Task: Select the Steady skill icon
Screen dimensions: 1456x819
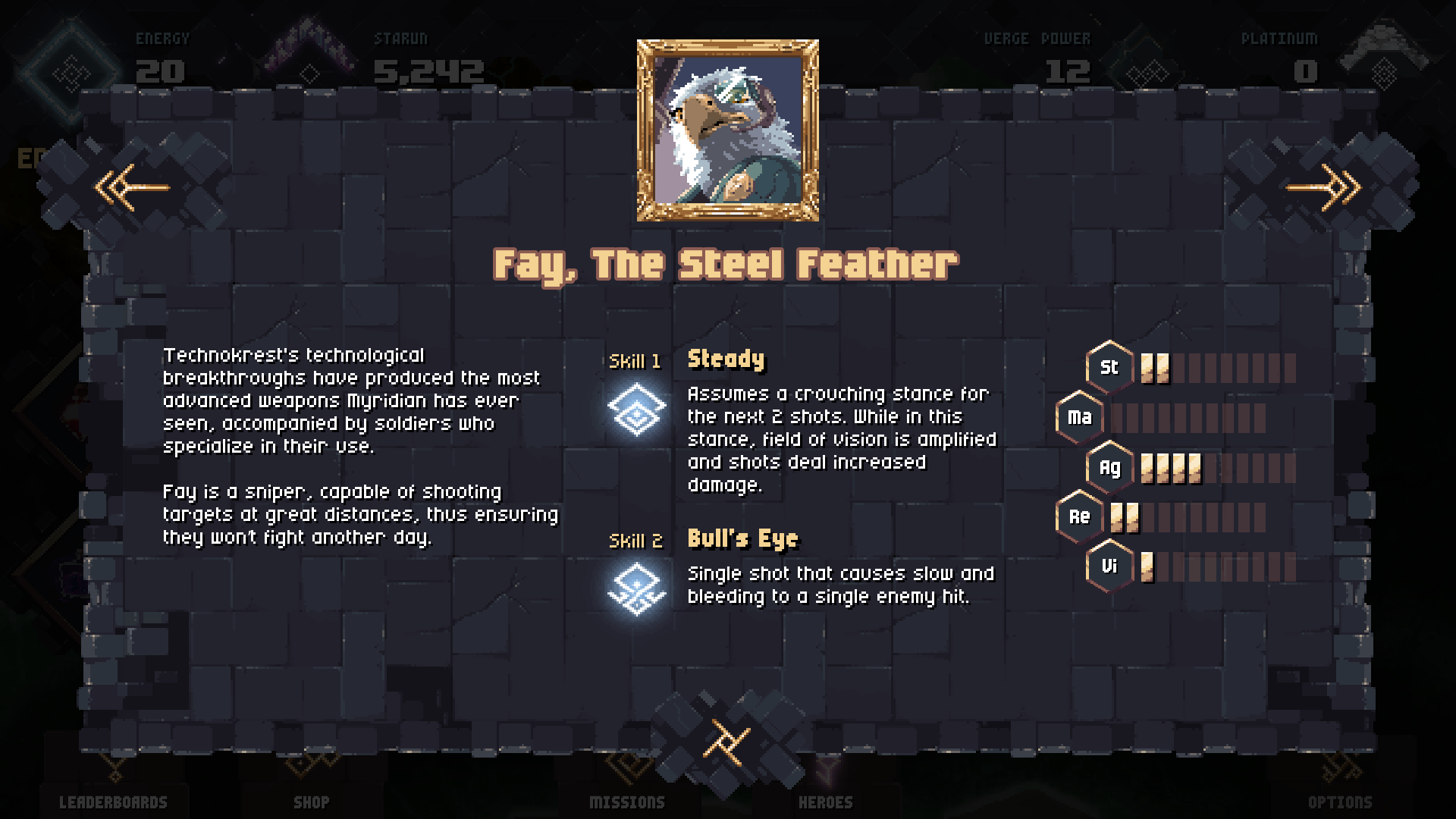Action: (635, 407)
